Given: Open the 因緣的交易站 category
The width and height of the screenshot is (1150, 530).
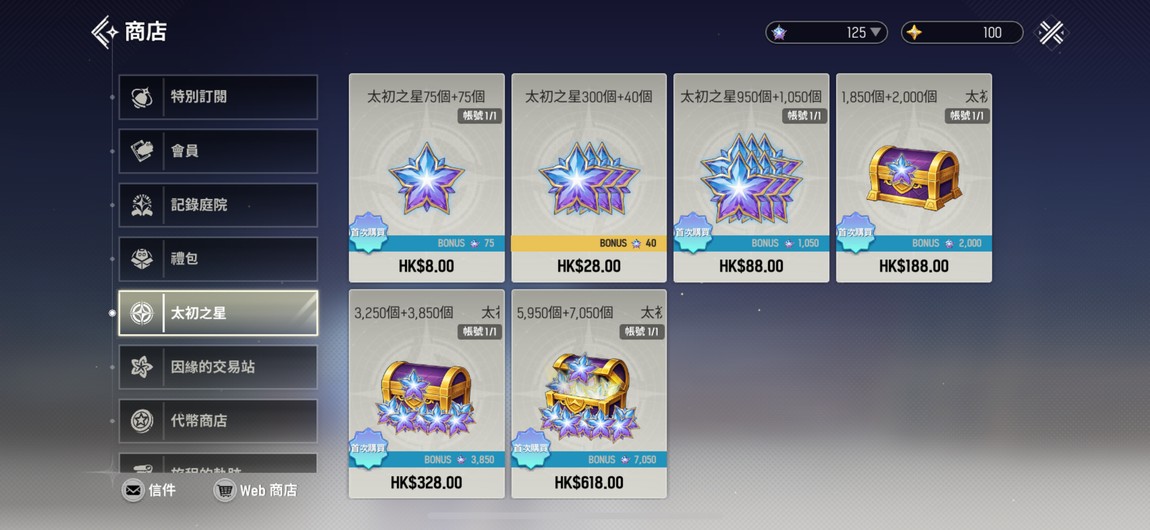Looking at the screenshot, I should pos(218,367).
